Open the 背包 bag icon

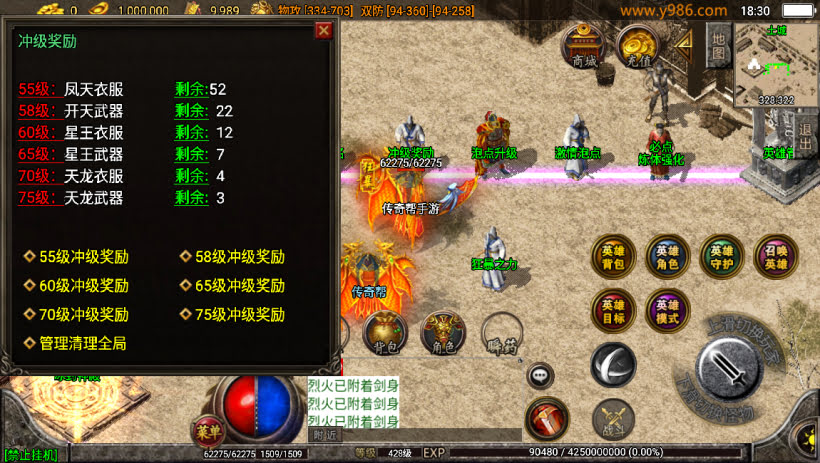pyautogui.click(x=384, y=335)
